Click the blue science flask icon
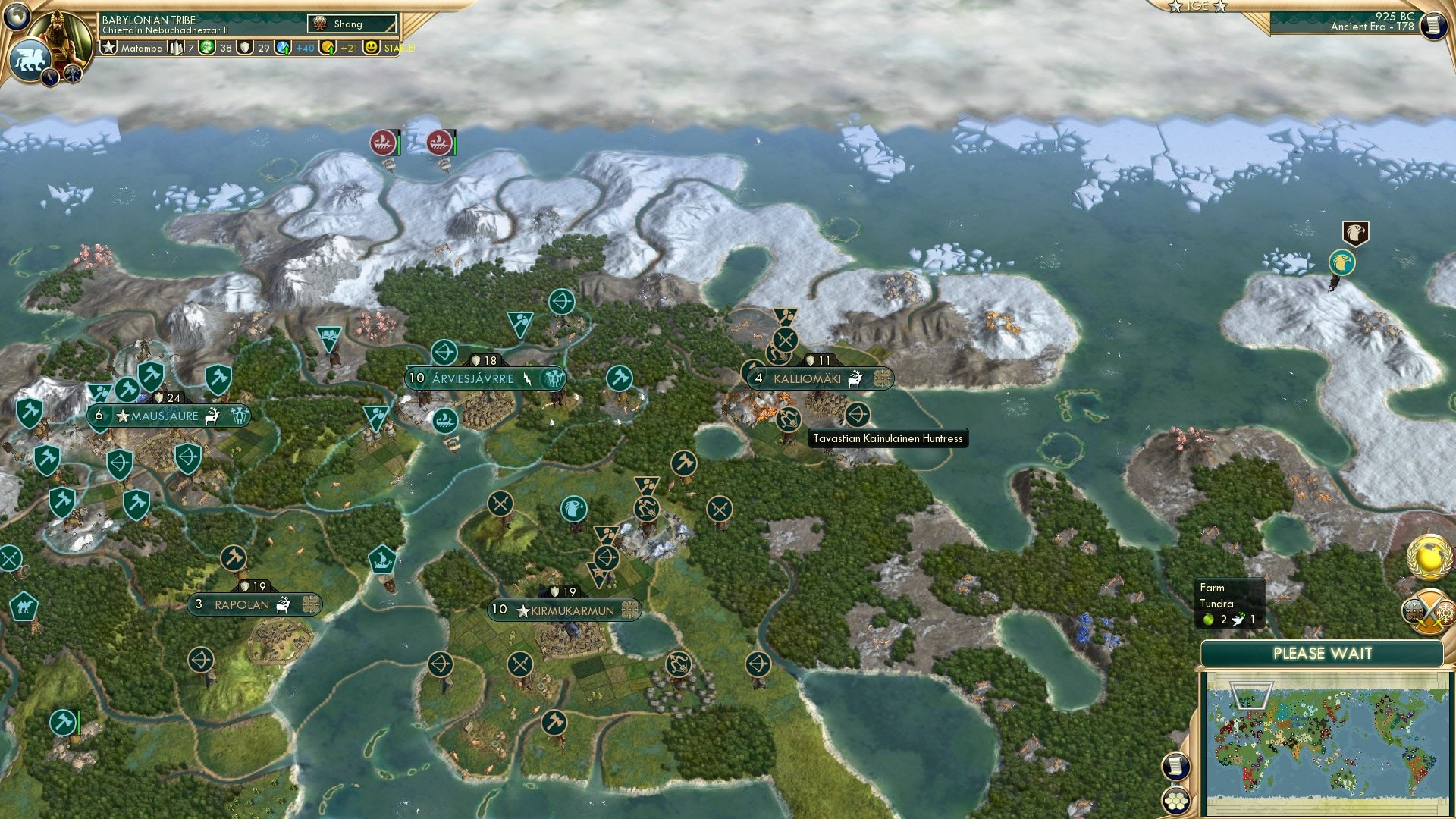1456x819 pixels. coord(283,48)
